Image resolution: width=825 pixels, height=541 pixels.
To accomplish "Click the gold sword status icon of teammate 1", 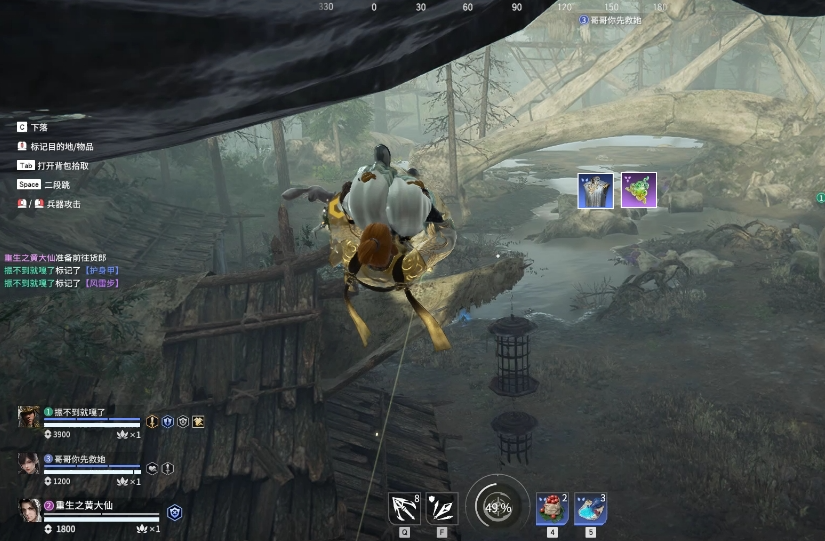I will point(153,422).
